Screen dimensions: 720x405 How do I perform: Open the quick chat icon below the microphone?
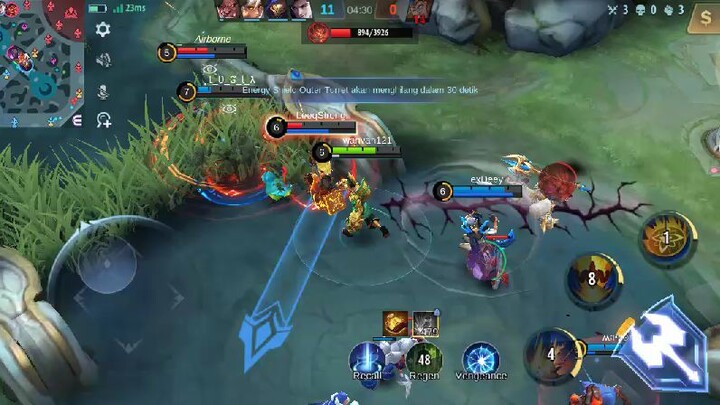coord(103,120)
